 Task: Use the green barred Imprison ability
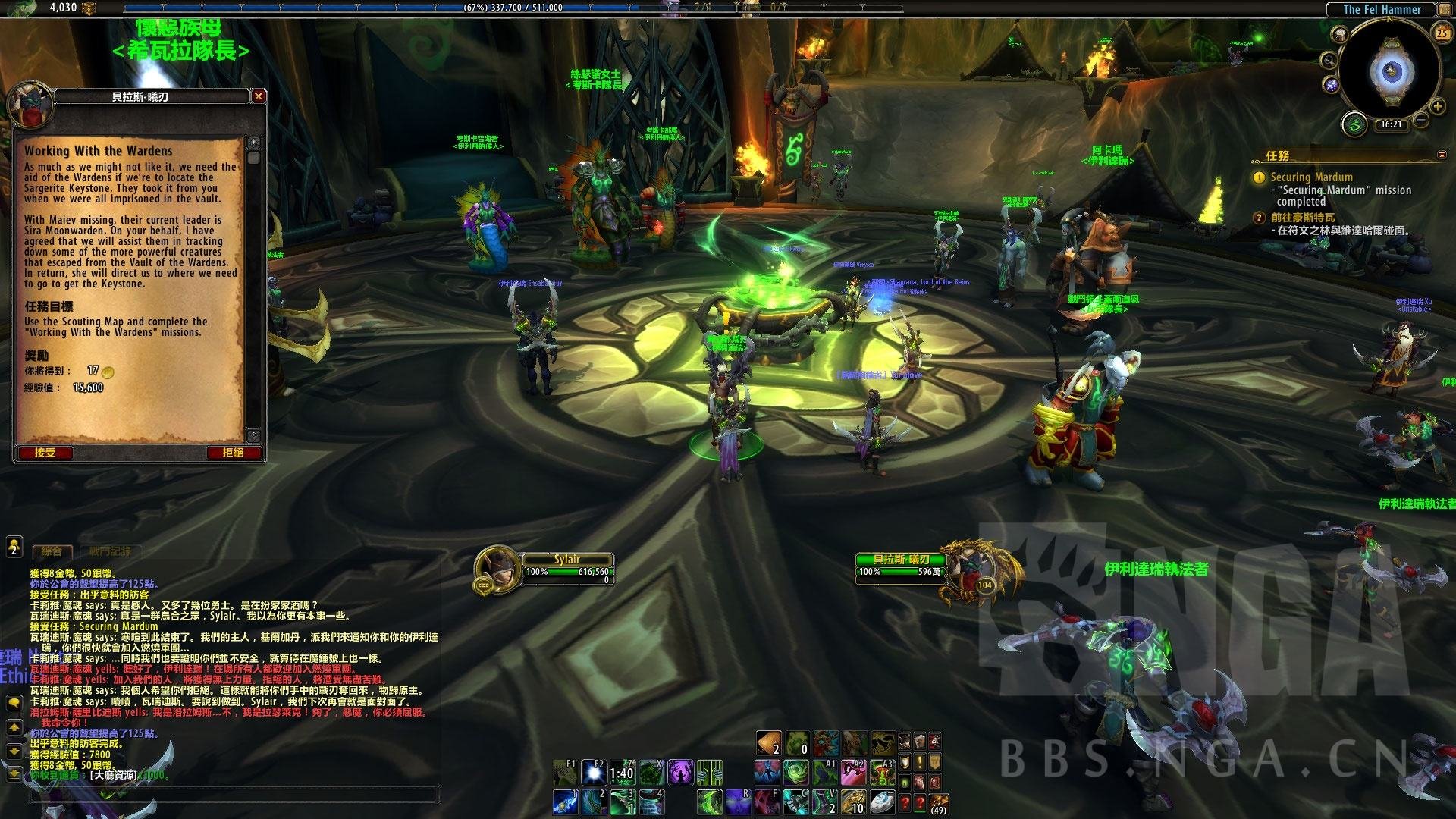click(x=710, y=773)
